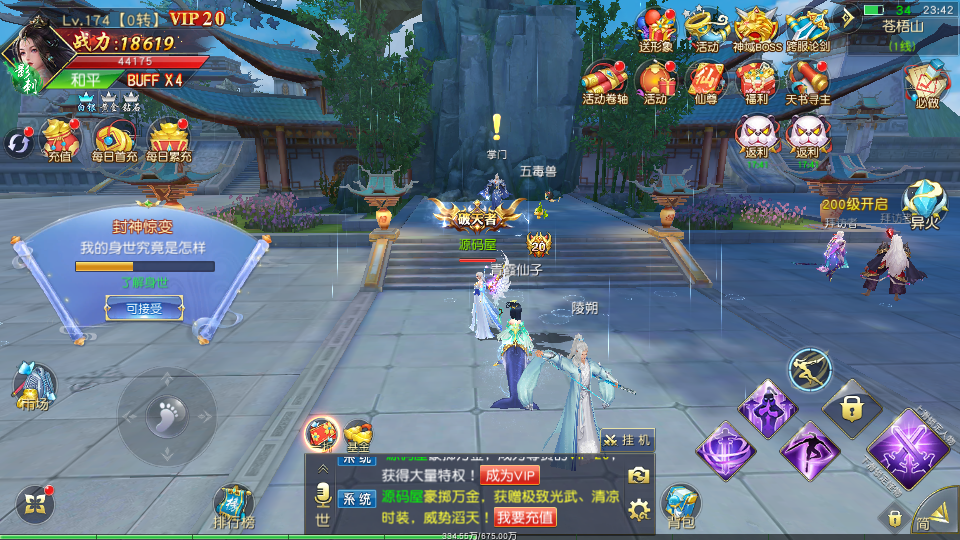The width and height of the screenshot is (960, 540).
Task: Toggle the 挂机 auto-battle button
Action: click(x=628, y=440)
